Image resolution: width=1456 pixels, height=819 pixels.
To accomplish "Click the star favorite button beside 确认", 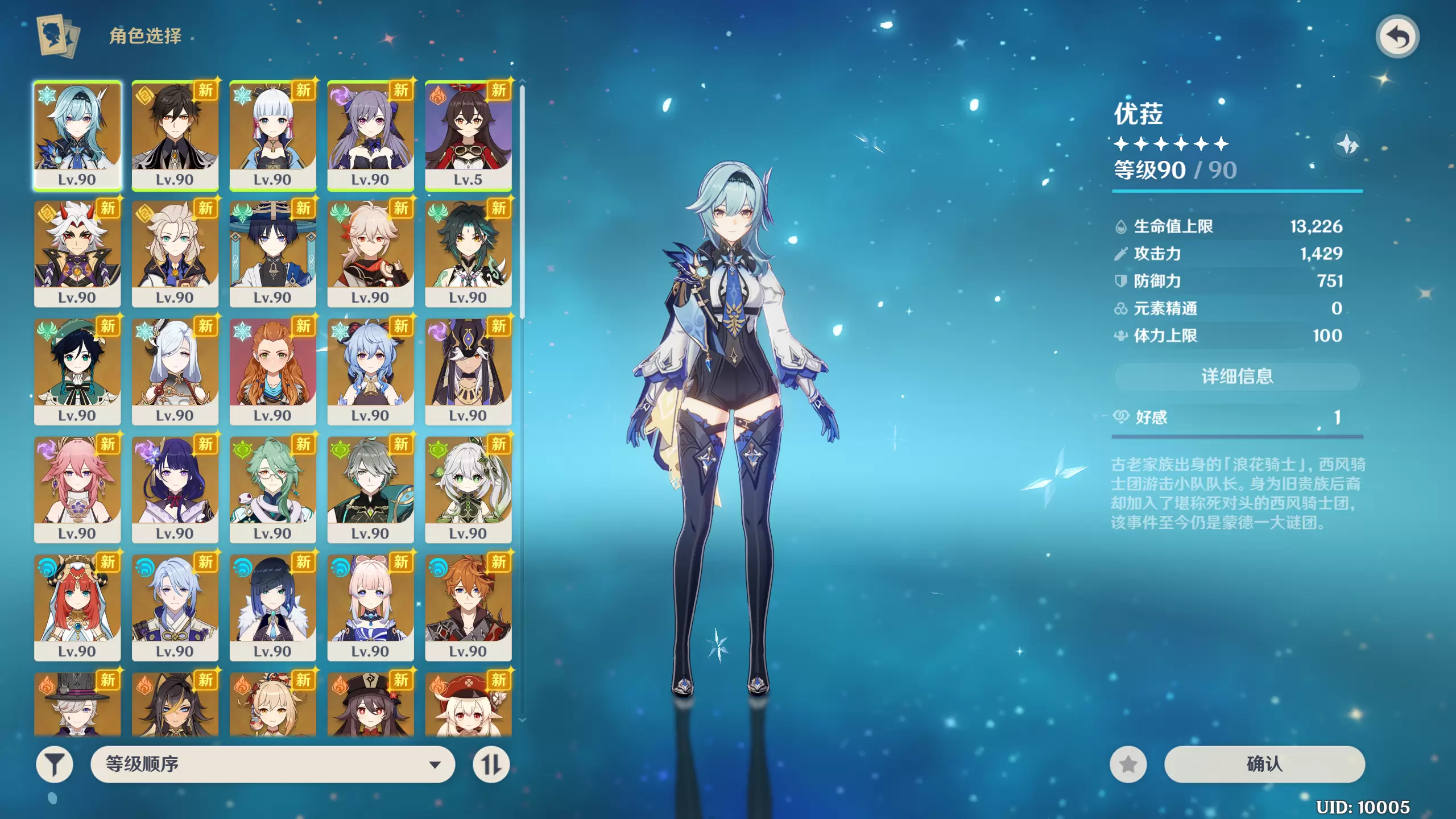I will [1128, 764].
